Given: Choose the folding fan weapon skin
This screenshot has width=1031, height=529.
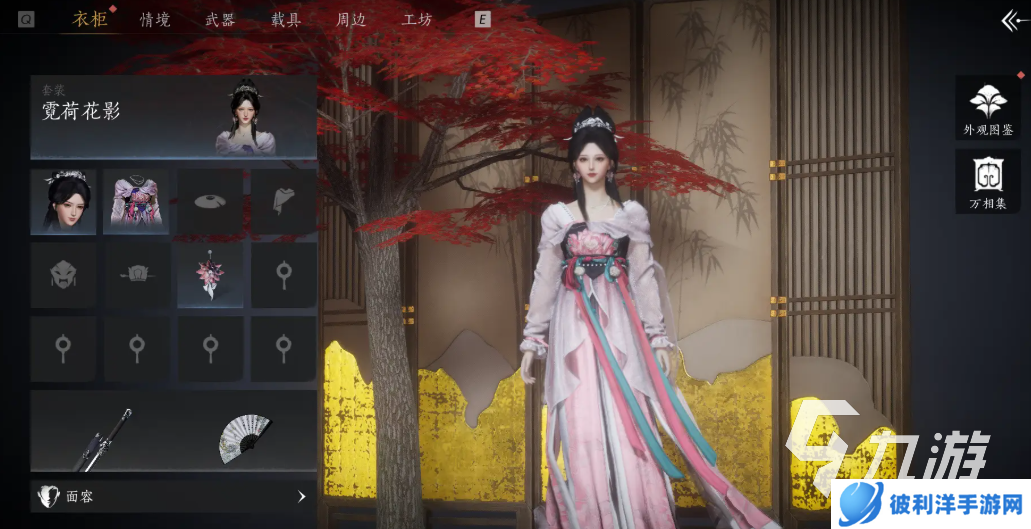Looking at the screenshot, I should [245, 437].
